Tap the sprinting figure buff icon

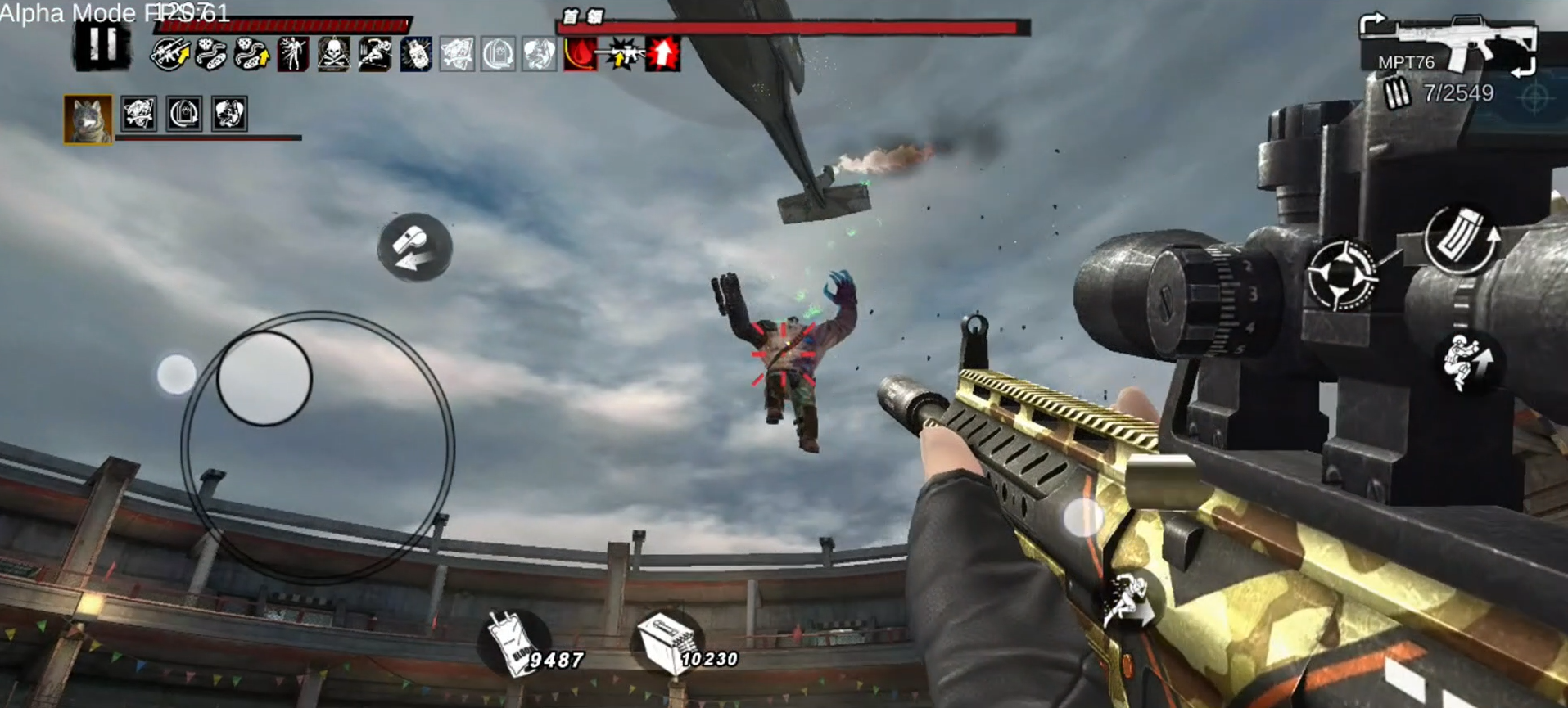pos(374,55)
